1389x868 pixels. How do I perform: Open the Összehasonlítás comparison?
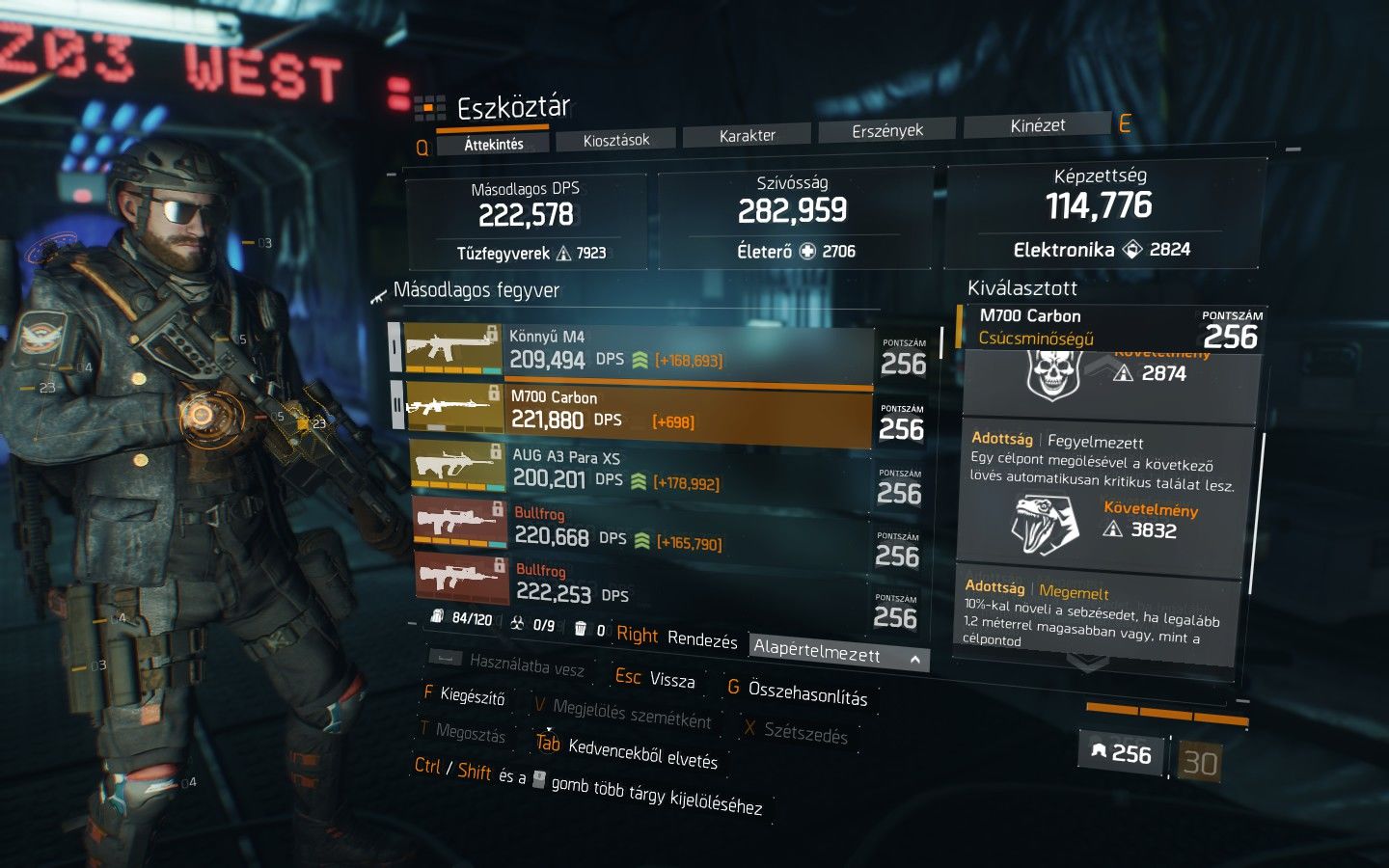point(808,695)
